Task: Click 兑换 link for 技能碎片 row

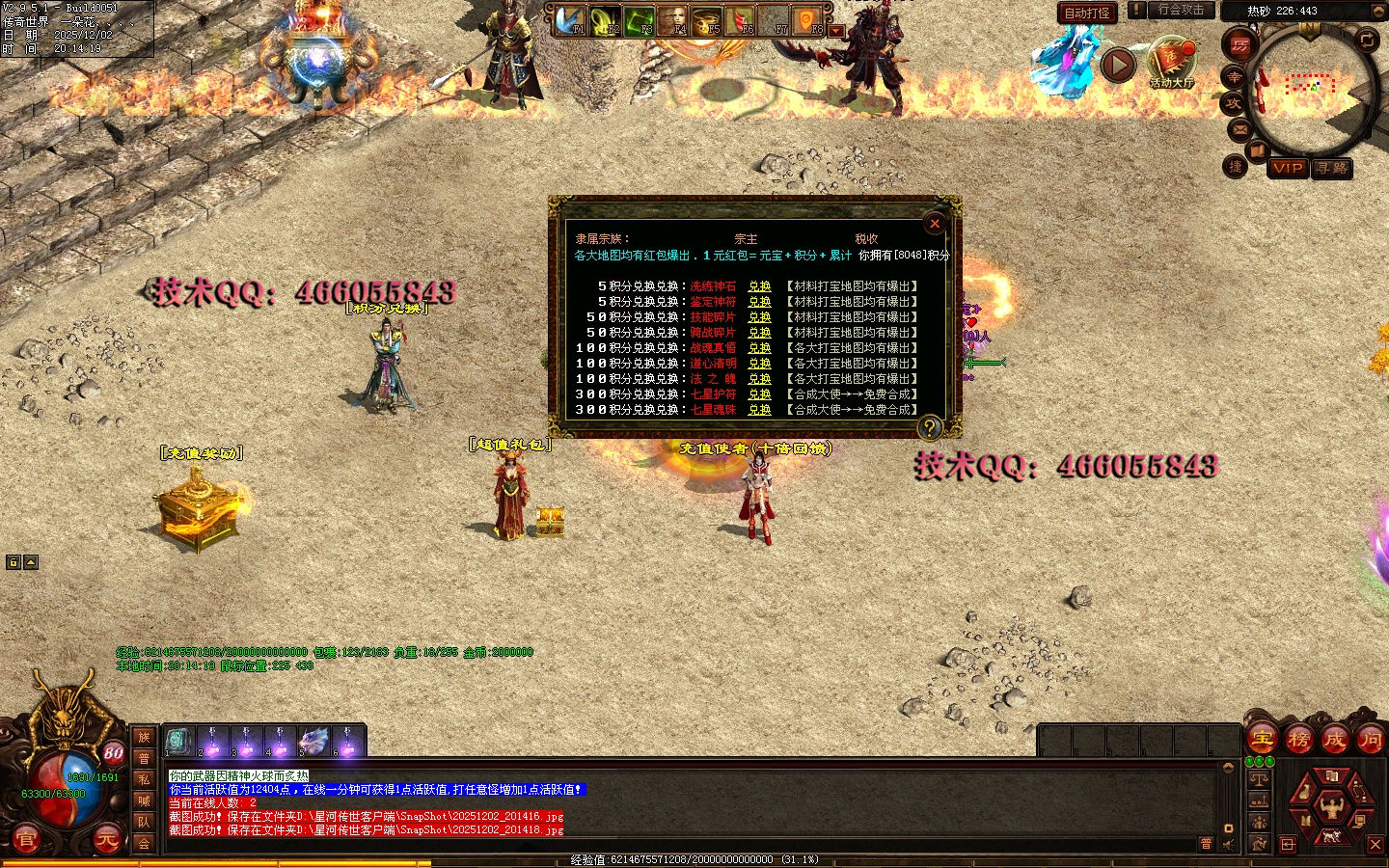Action: 759,317
